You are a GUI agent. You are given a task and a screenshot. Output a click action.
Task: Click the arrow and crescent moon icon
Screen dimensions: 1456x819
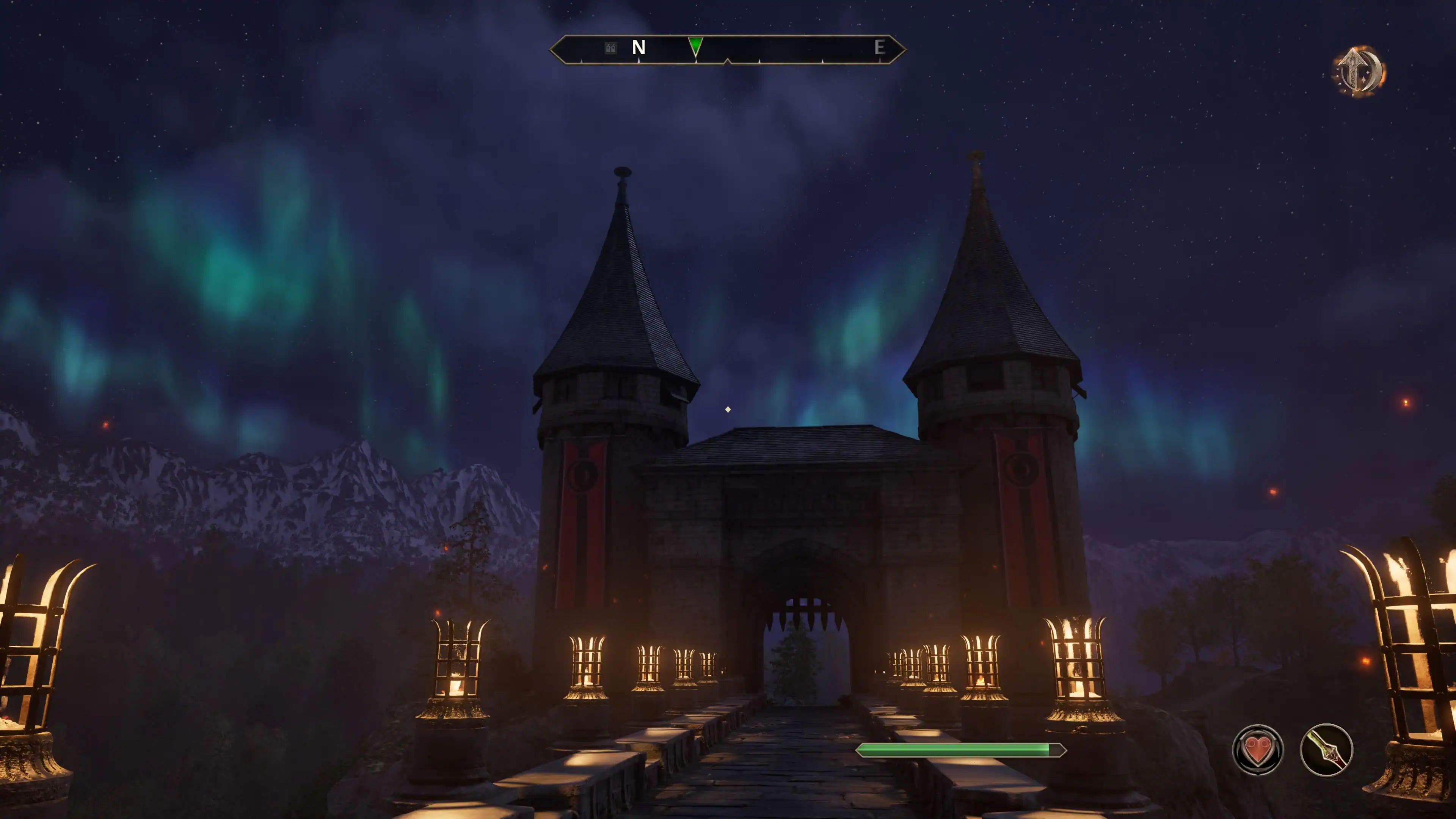(1360, 72)
